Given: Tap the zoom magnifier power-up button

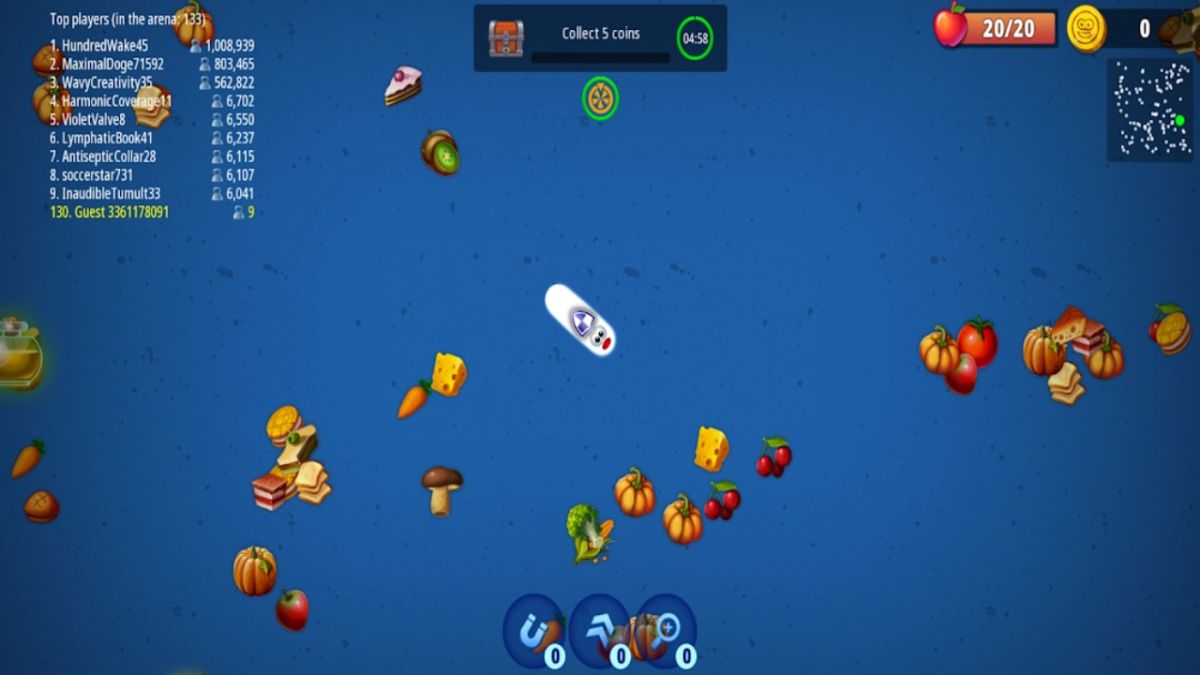Looking at the screenshot, I should [665, 631].
